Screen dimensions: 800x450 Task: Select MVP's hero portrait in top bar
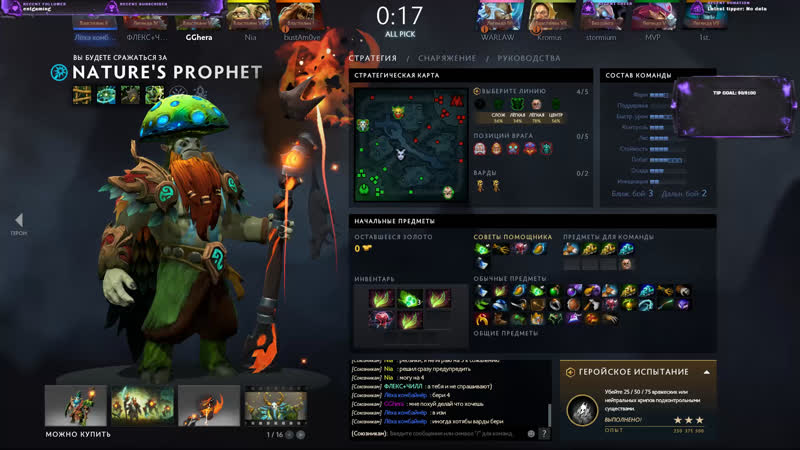tap(651, 15)
